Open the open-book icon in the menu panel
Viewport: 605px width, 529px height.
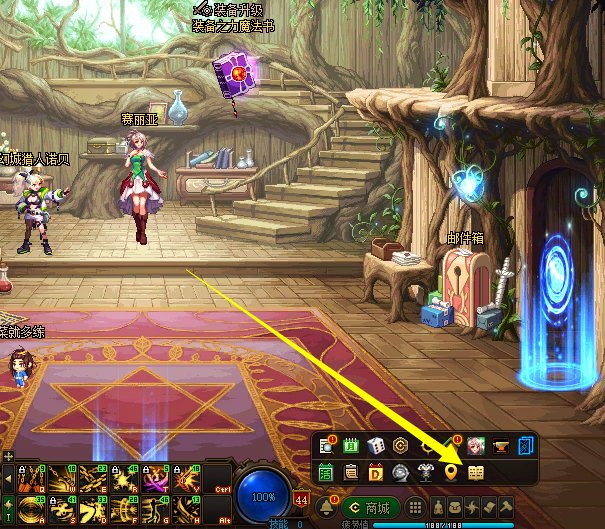pyautogui.click(x=476, y=472)
